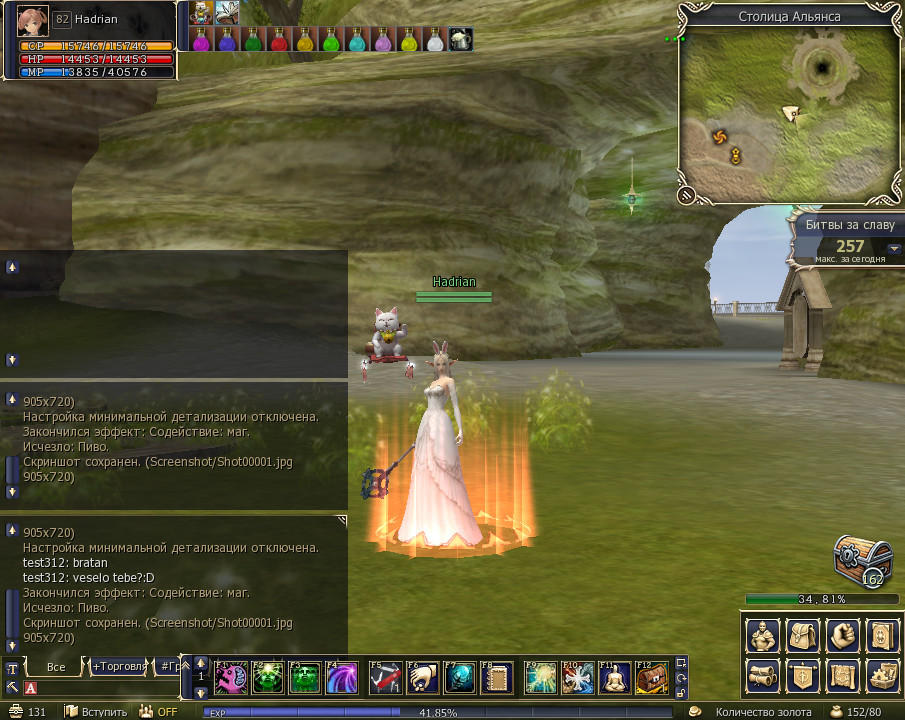Open the clan banner menu button
The height and width of the screenshot is (720, 905).
coord(802,674)
